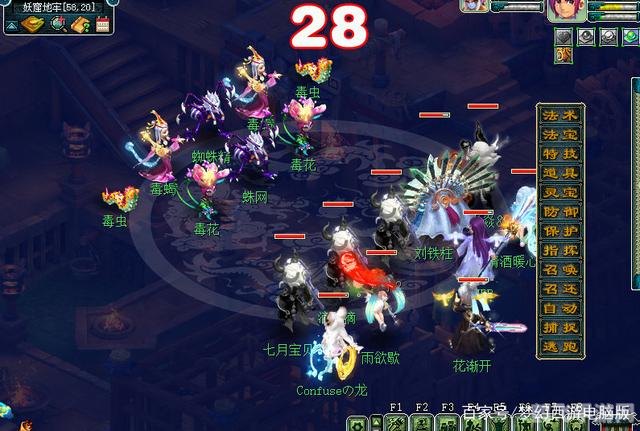Open the gold treasure map icon

coord(33,24)
